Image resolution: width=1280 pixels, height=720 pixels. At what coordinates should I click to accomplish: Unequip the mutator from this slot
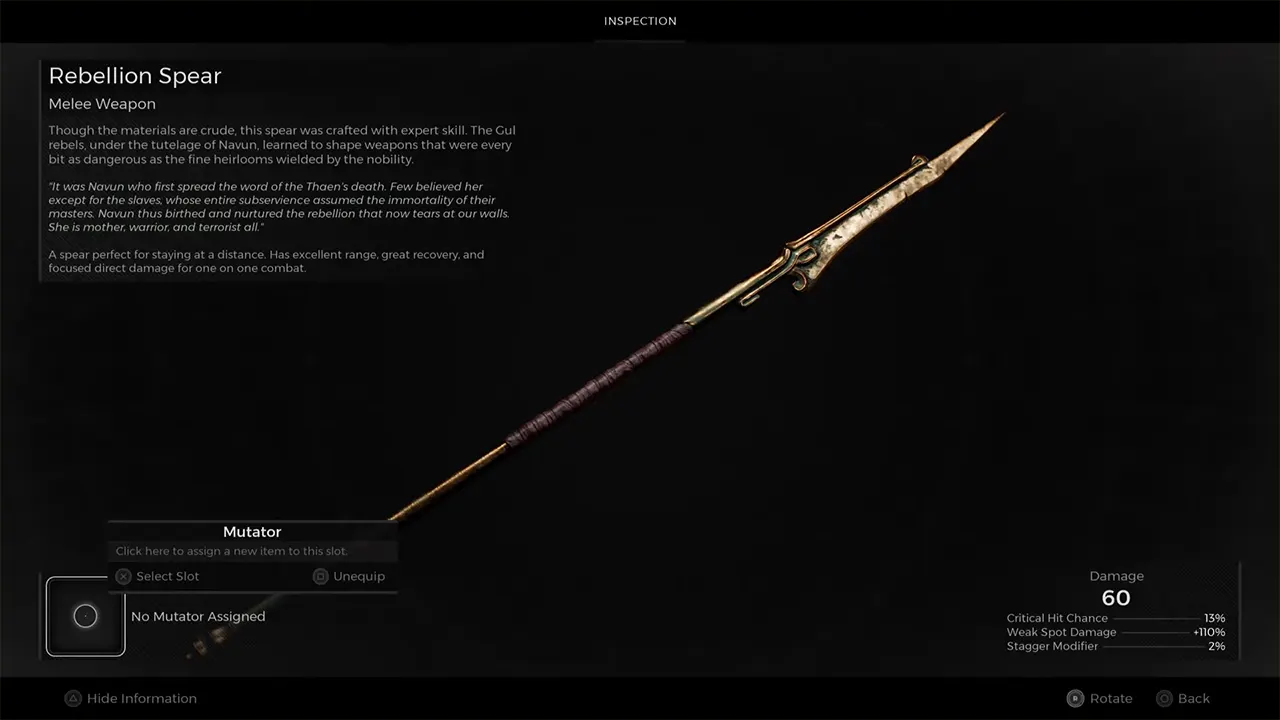[x=349, y=576]
